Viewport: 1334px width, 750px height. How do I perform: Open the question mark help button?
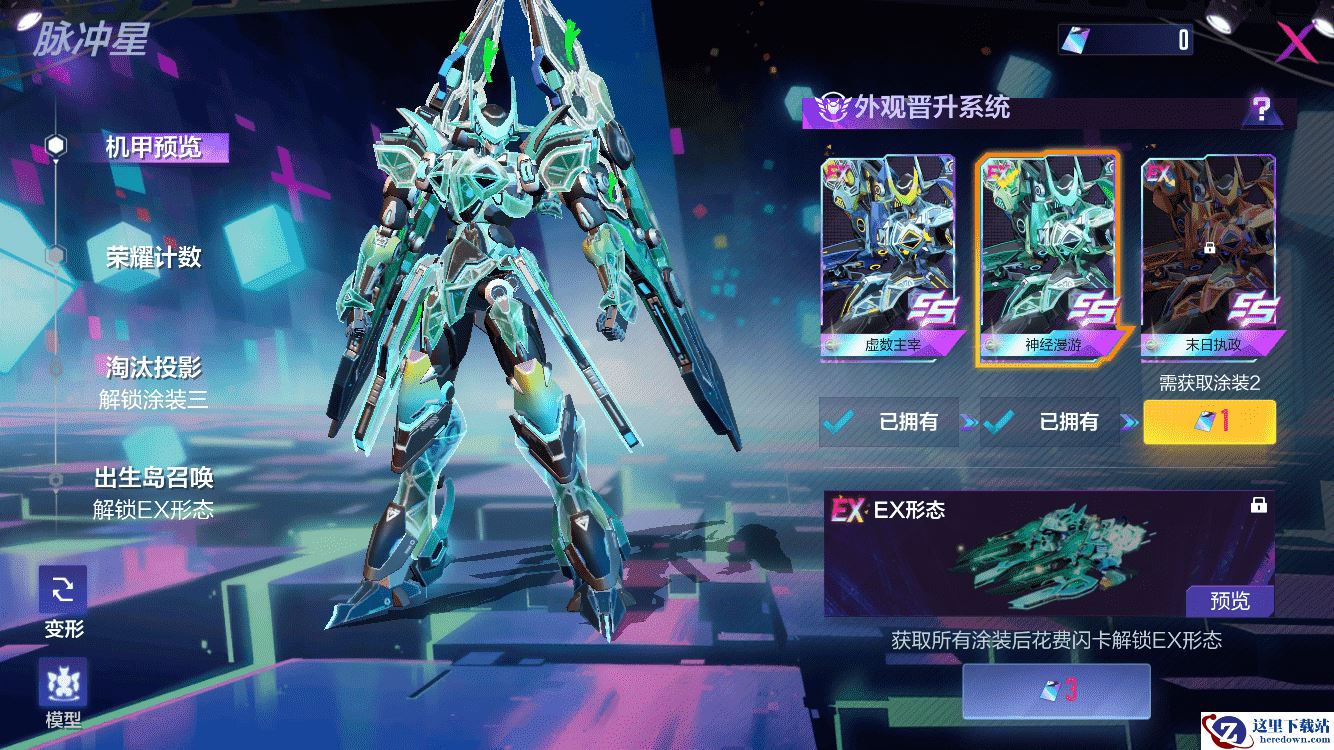tap(1262, 109)
